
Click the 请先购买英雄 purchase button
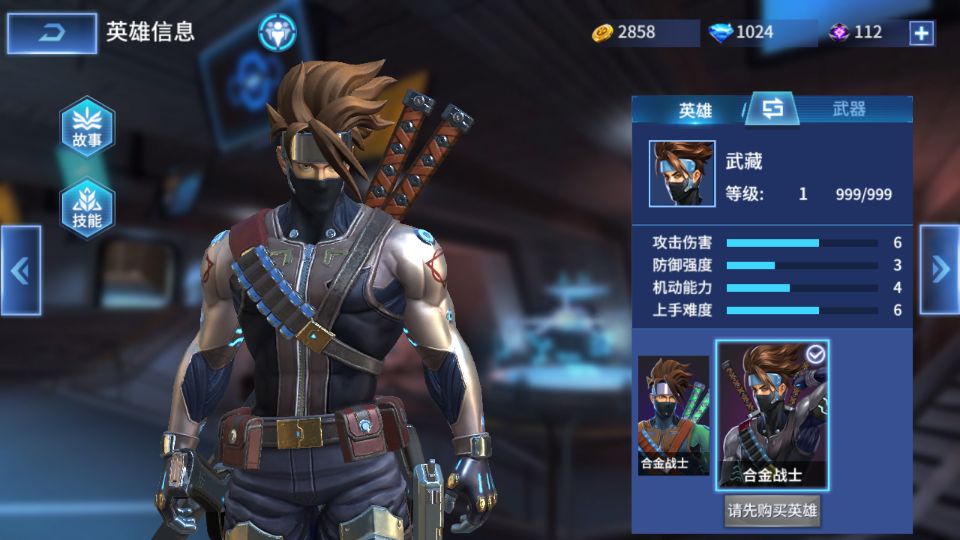(772, 511)
